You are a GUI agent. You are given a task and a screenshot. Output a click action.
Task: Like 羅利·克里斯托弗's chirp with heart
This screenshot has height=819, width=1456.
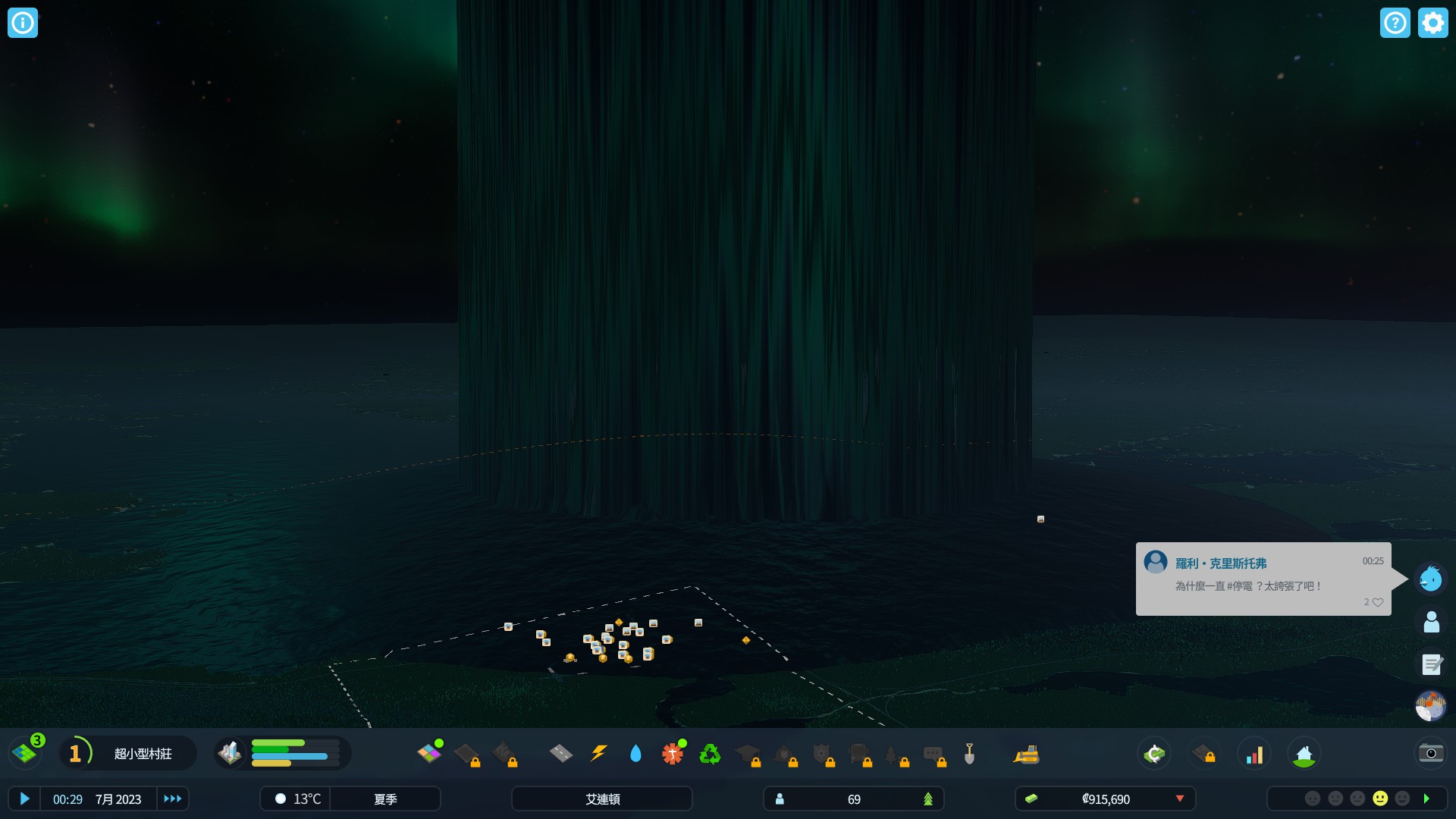[x=1378, y=602]
